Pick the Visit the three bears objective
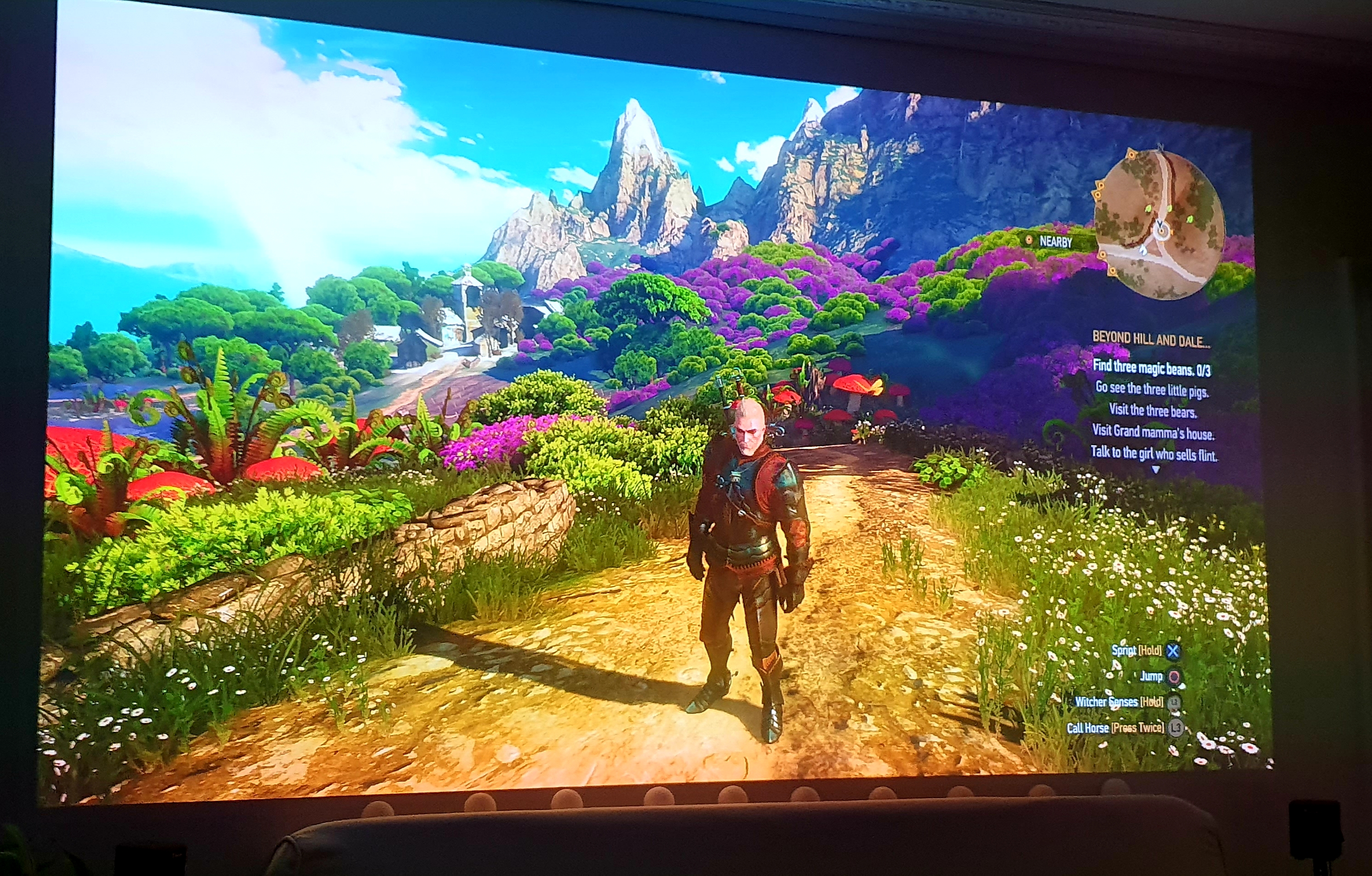 click(1152, 410)
